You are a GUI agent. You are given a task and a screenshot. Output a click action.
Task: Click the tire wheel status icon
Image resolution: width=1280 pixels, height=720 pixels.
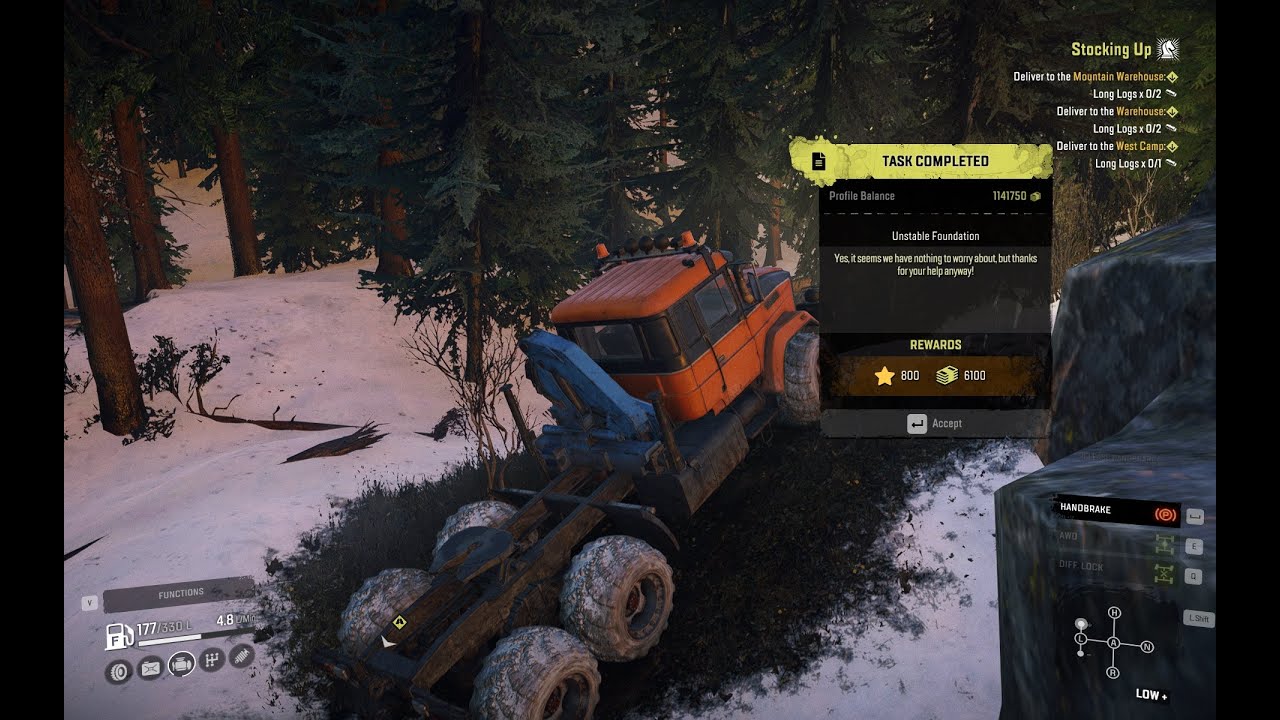pos(119,670)
